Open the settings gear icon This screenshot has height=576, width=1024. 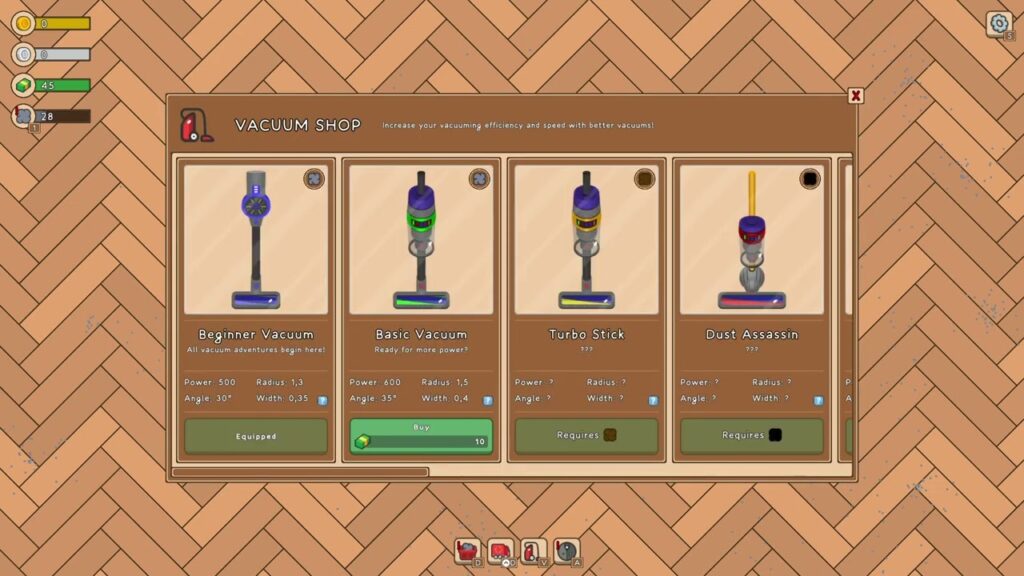point(998,23)
